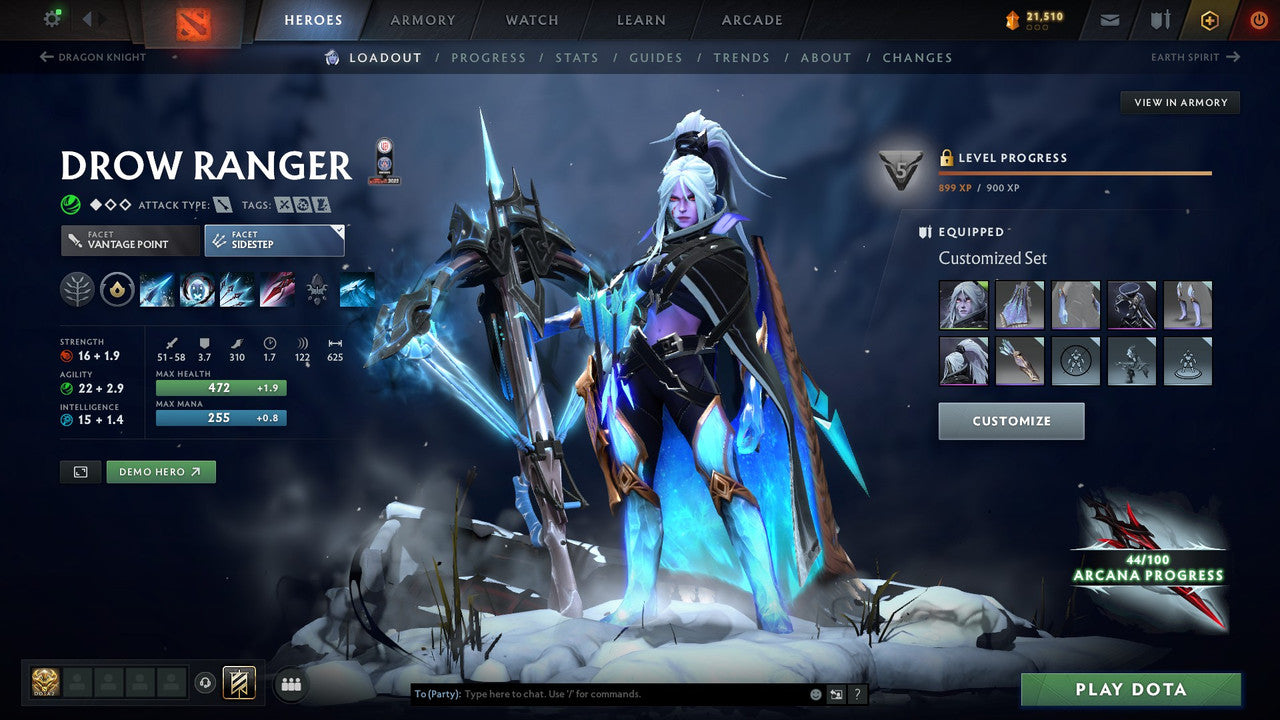Open the ARCADE menu
The width and height of the screenshot is (1280, 720).
751,19
